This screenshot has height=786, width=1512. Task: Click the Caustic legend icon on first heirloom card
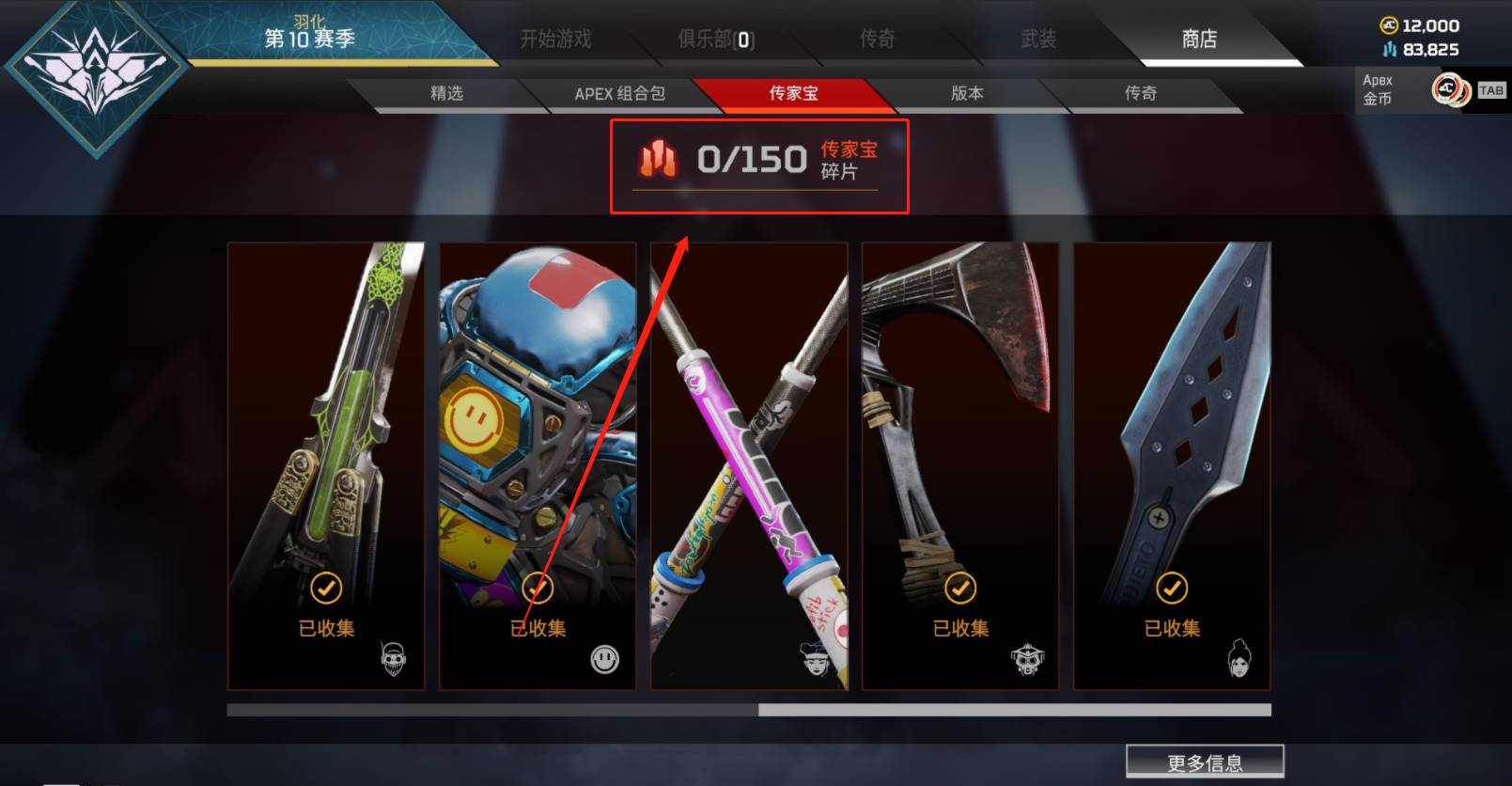392,658
